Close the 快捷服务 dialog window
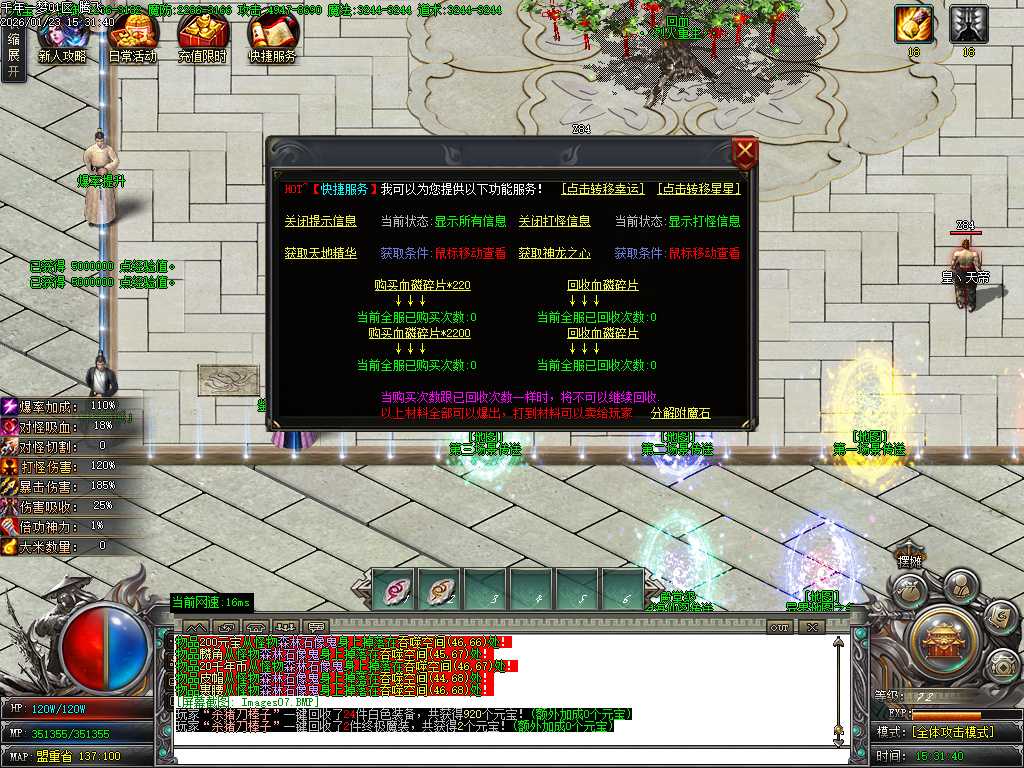The width and height of the screenshot is (1024, 768). (745, 154)
